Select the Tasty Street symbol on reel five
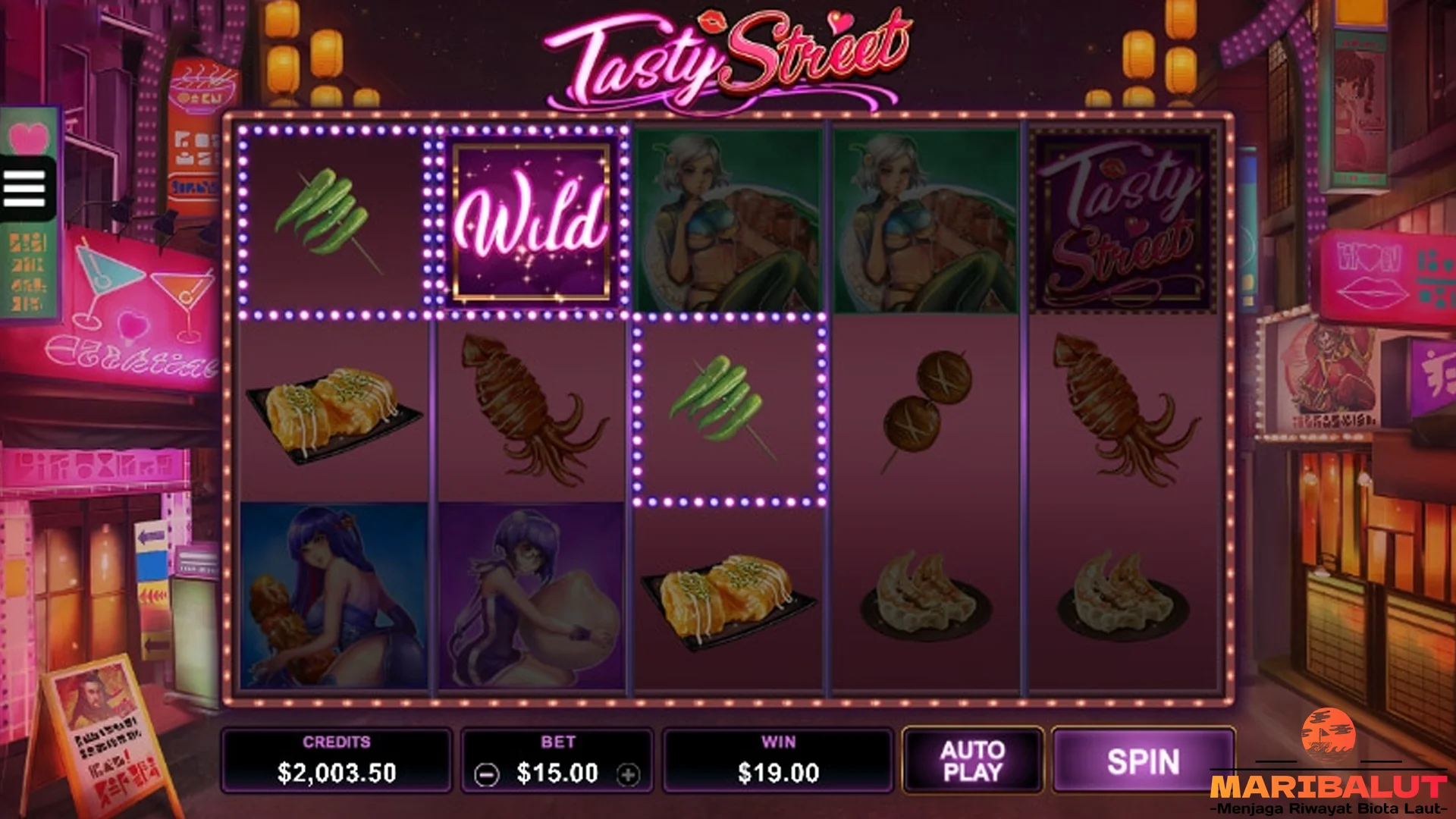This screenshot has height=819, width=1456. coord(1122,218)
